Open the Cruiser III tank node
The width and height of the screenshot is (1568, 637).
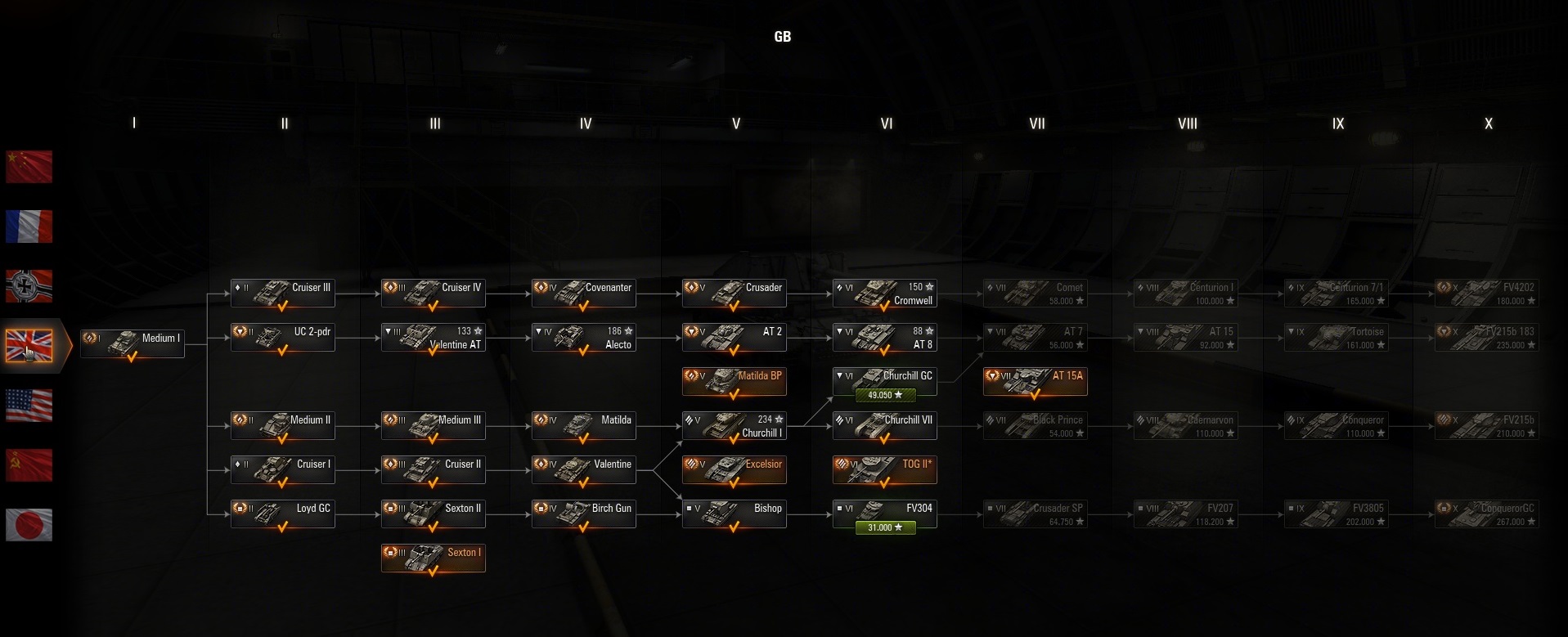(x=283, y=293)
